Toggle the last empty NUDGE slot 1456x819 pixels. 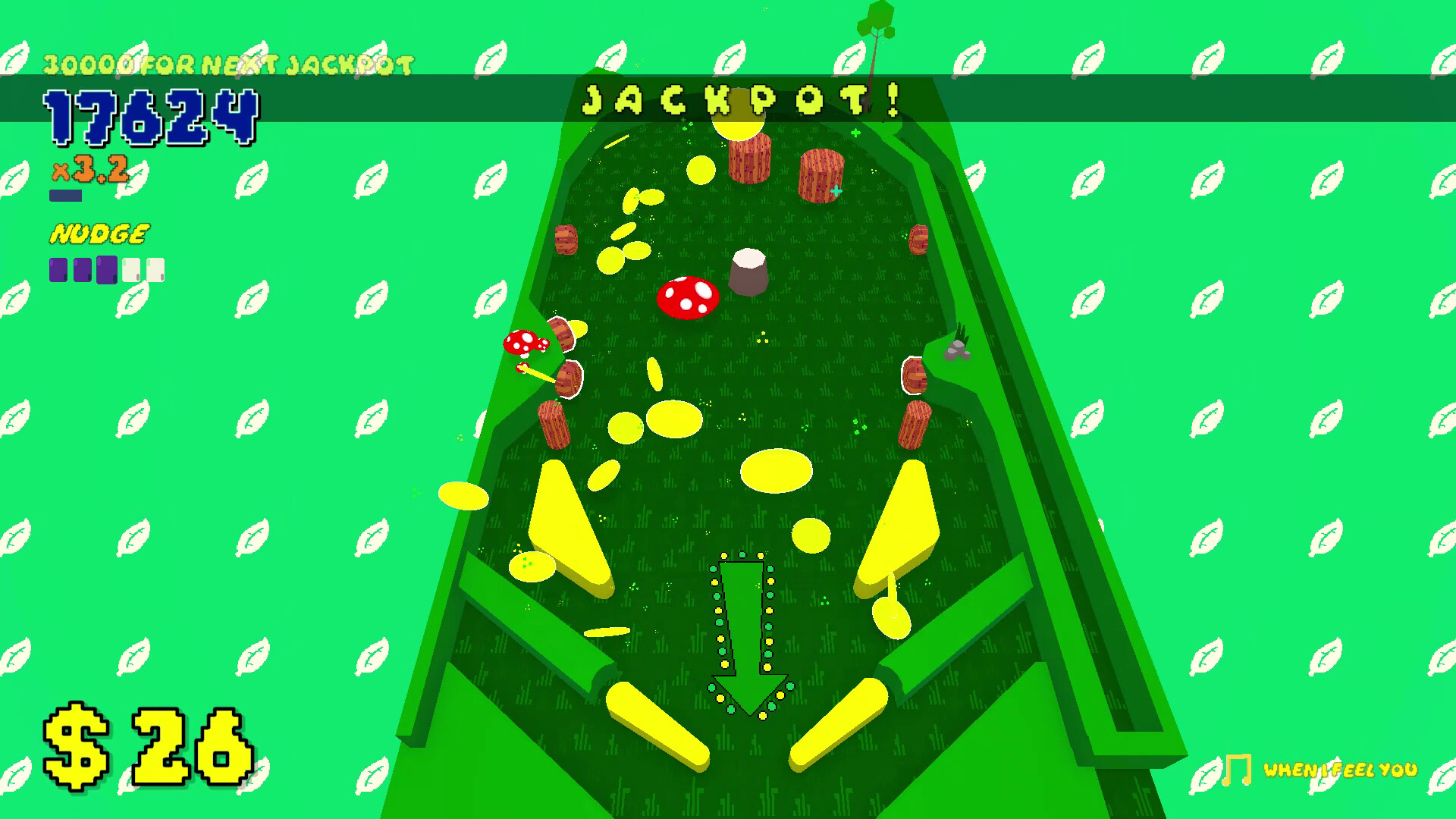click(154, 268)
